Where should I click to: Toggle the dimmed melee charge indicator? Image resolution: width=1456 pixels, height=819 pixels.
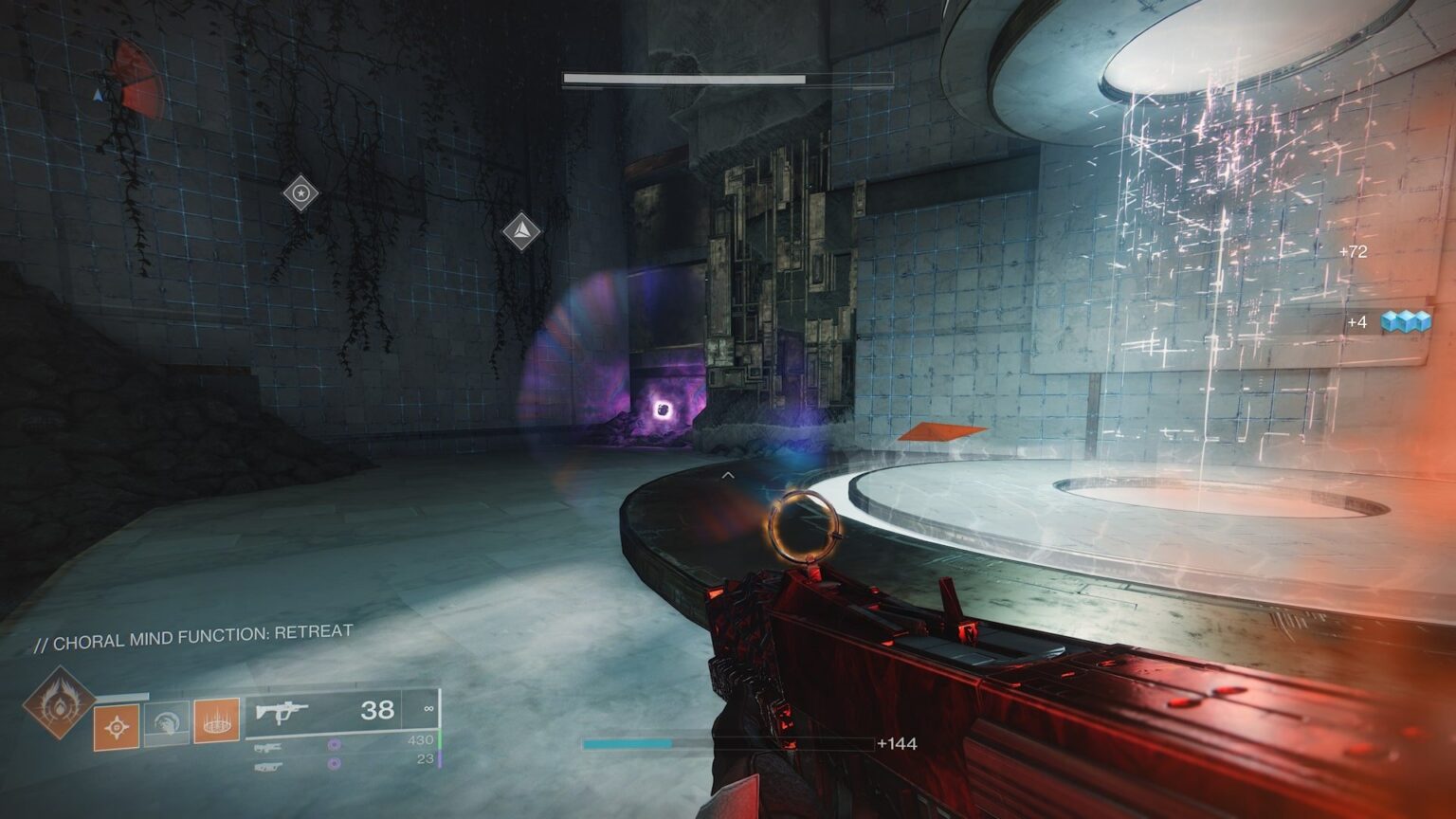point(167,722)
